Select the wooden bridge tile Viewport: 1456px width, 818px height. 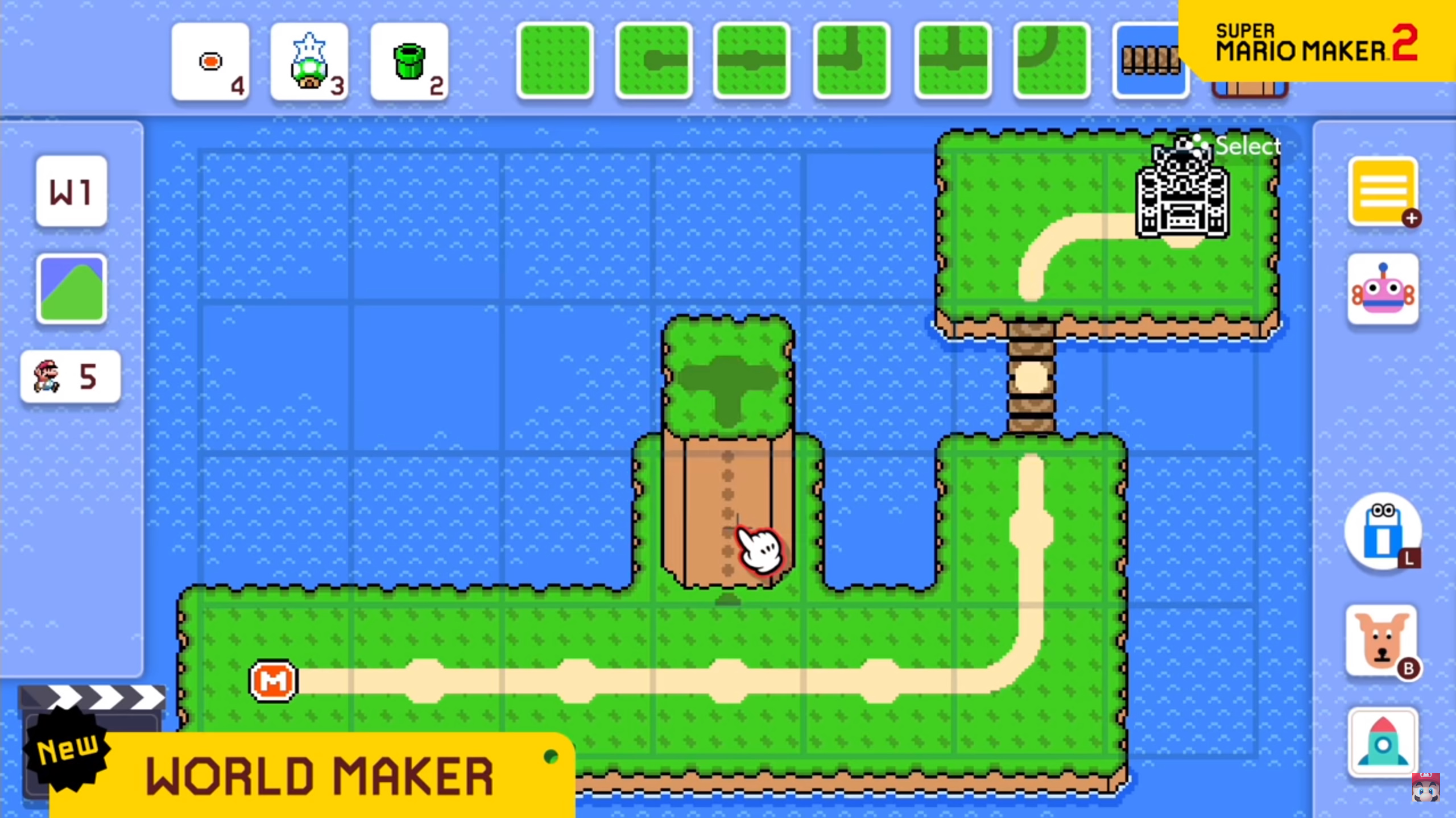1150,60
